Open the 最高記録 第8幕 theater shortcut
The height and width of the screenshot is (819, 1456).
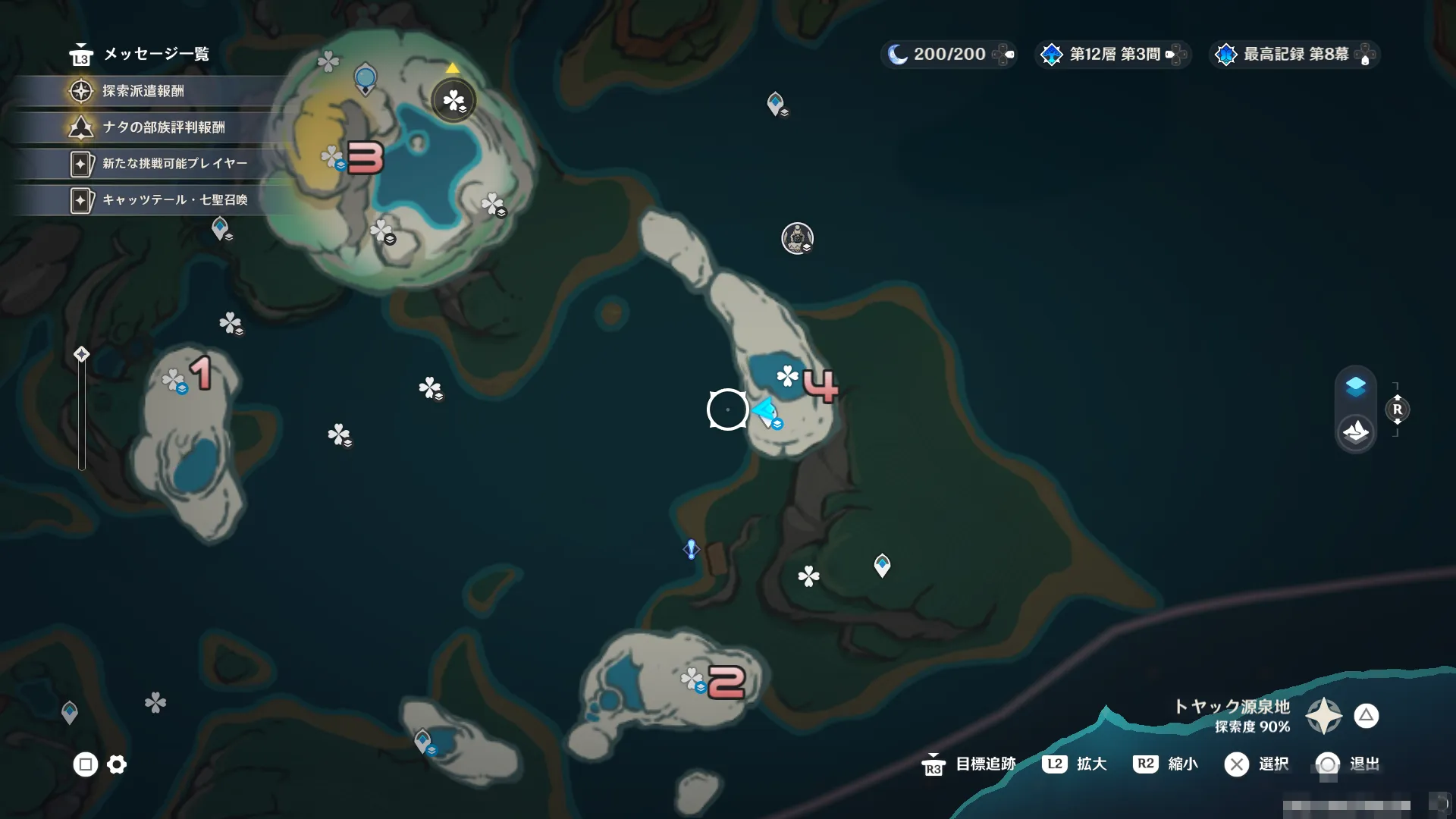pos(1295,55)
